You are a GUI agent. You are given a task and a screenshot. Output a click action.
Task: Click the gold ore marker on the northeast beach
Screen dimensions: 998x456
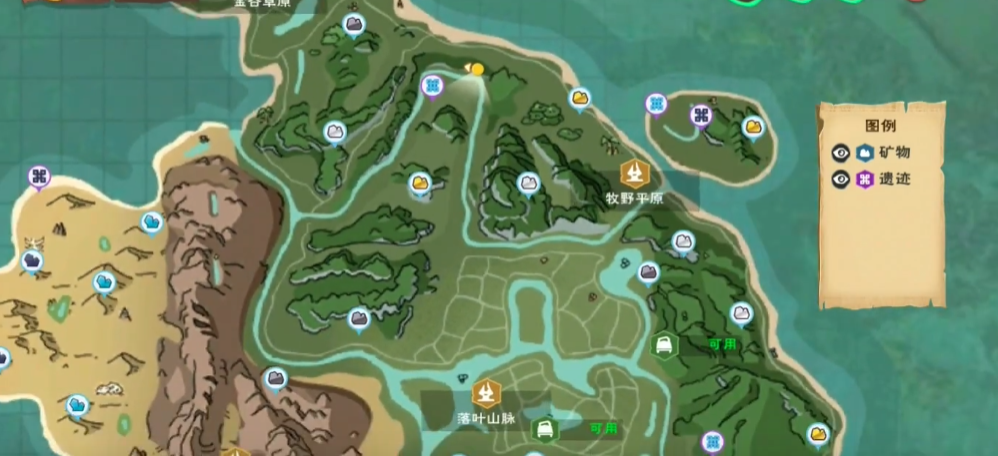pyautogui.click(x=580, y=98)
